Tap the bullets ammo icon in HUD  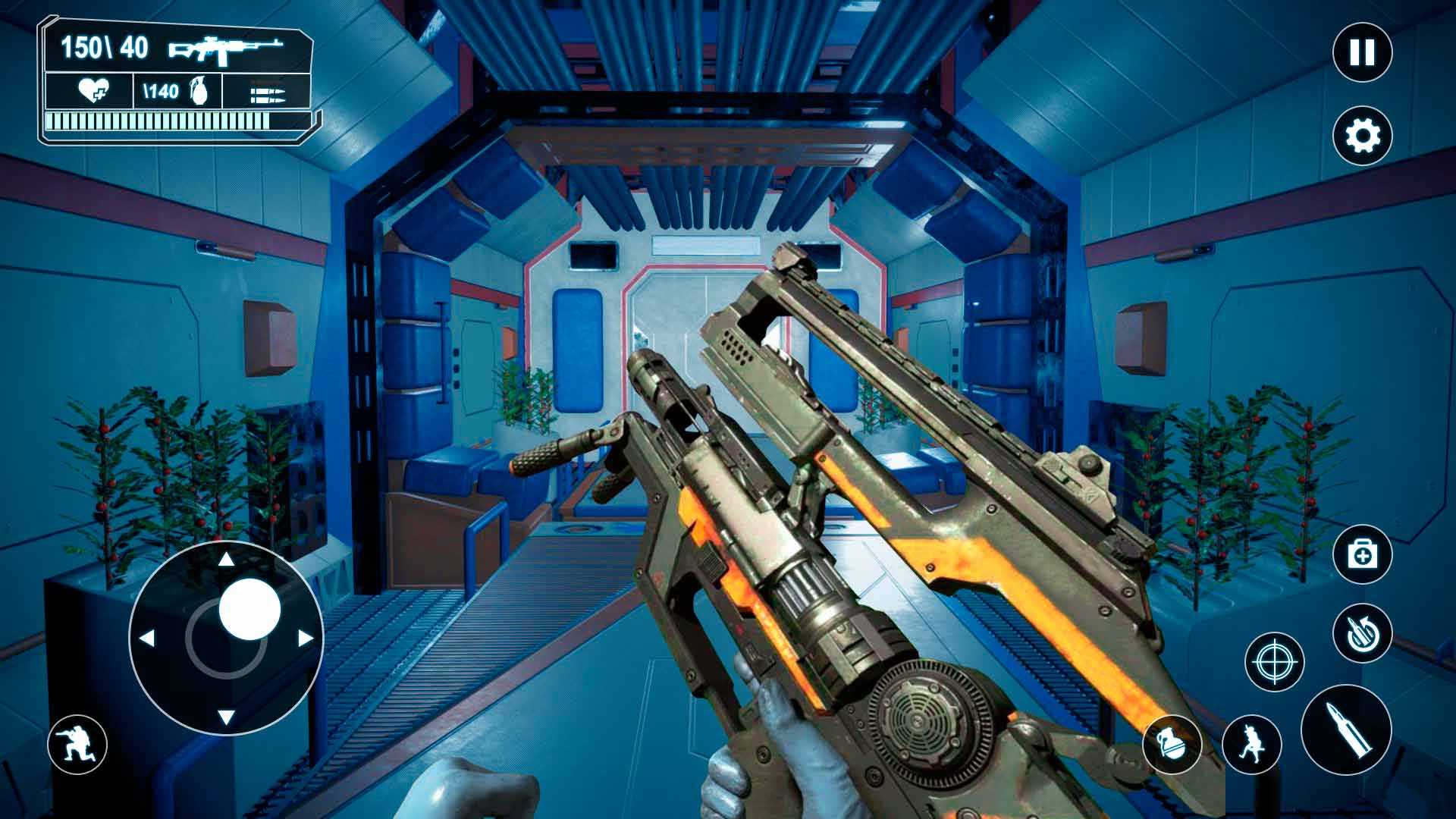coord(267,94)
